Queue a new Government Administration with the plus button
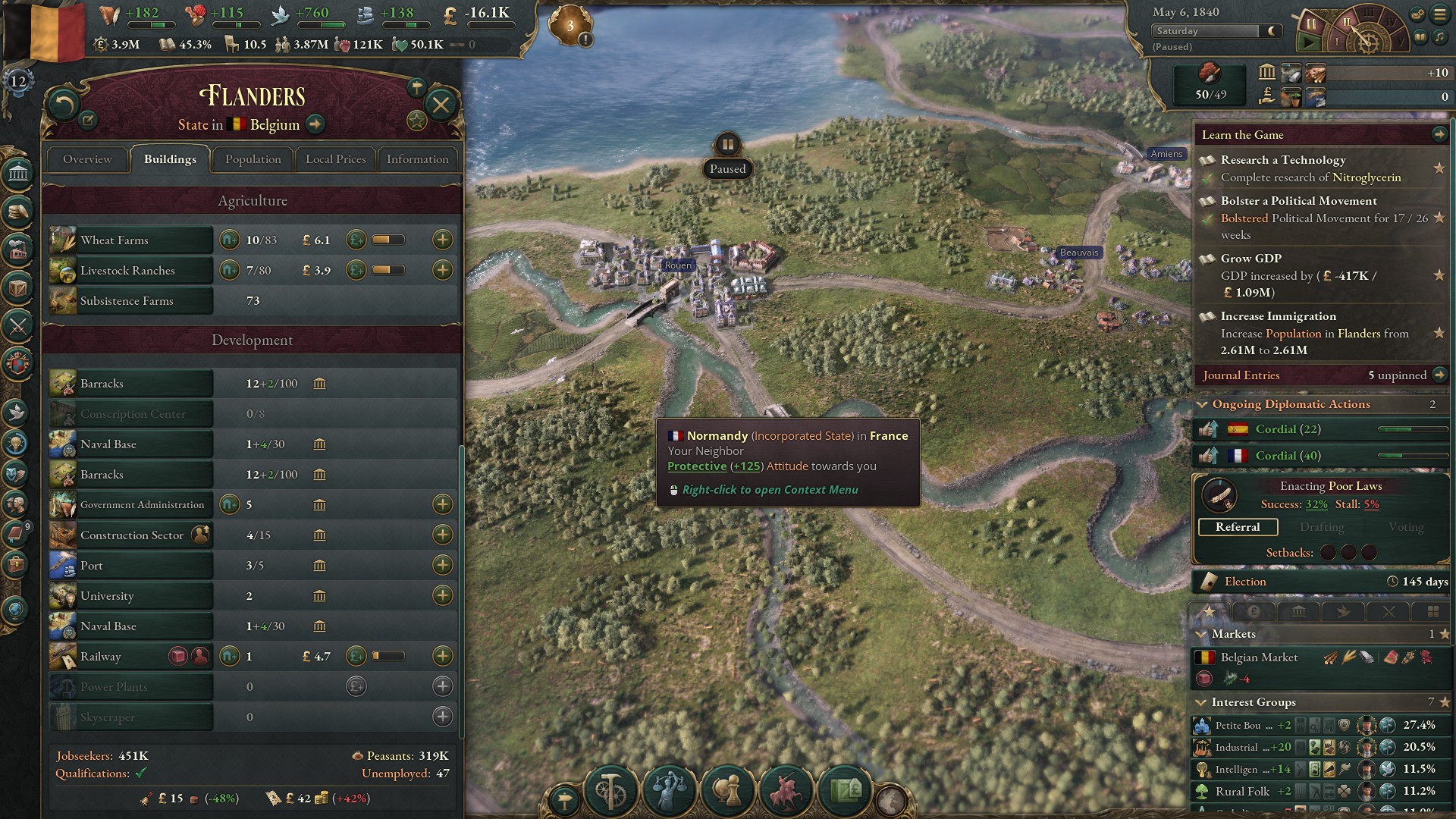The image size is (1456, 819). click(444, 504)
